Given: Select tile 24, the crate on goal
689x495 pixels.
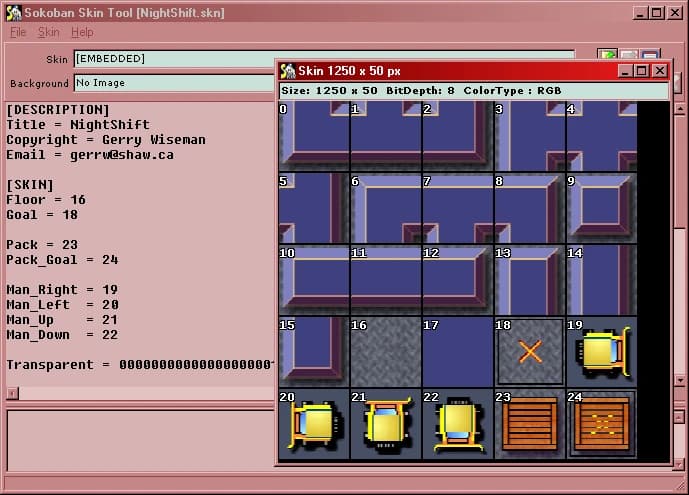Looking at the screenshot, I should coord(602,423).
